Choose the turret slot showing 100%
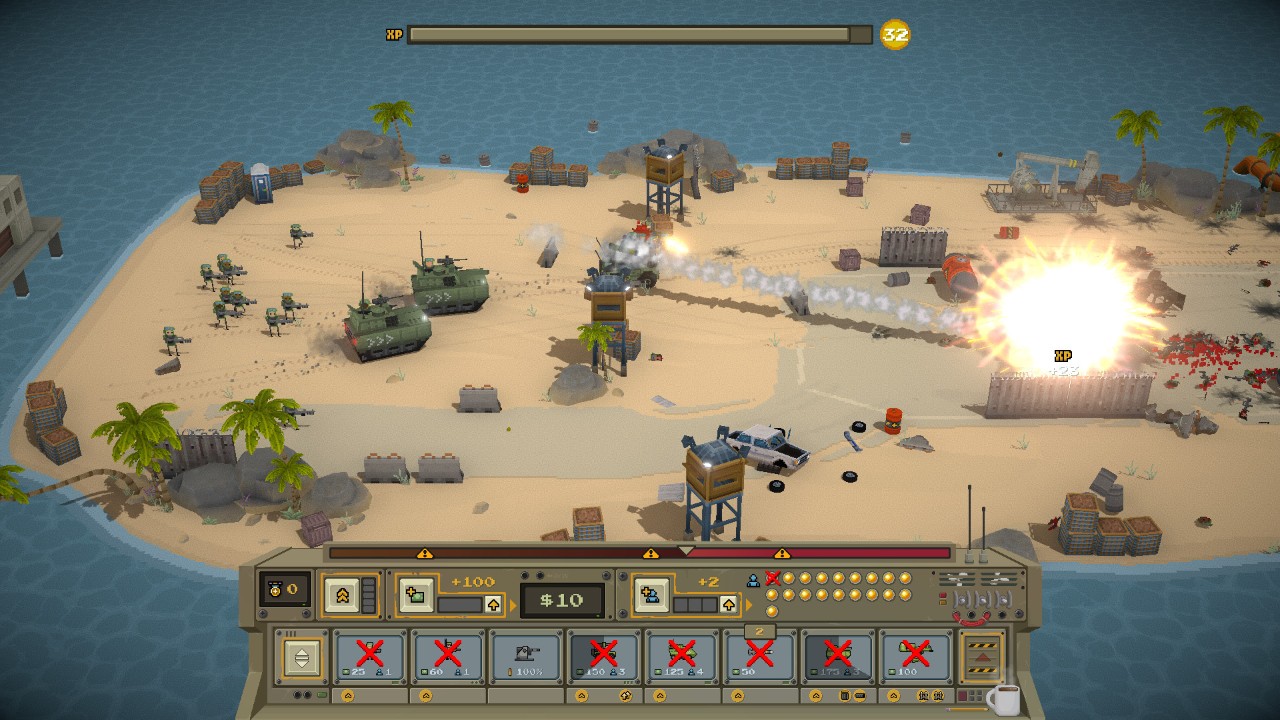The image size is (1280, 720). coord(526,657)
